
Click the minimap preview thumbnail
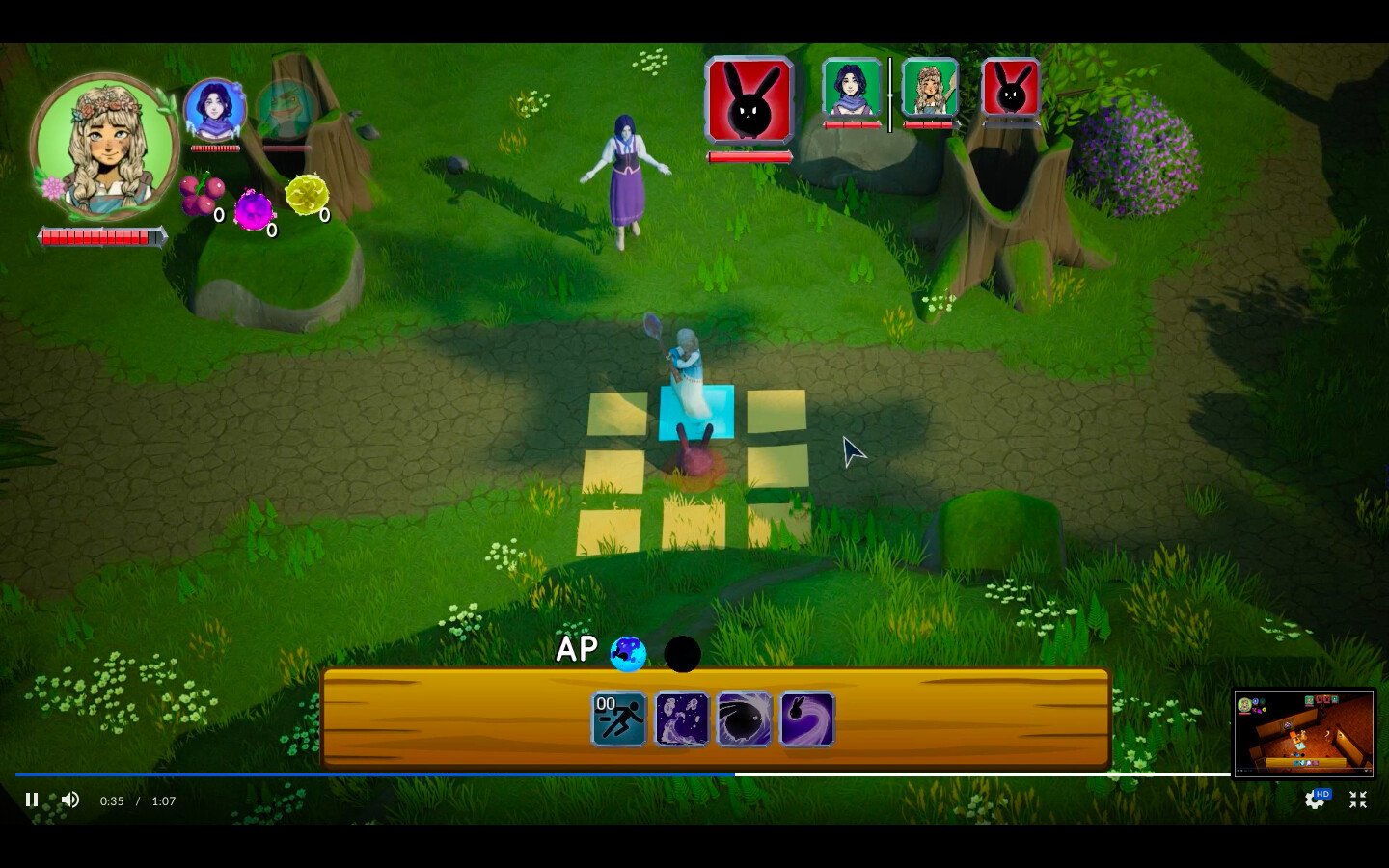point(1304,733)
